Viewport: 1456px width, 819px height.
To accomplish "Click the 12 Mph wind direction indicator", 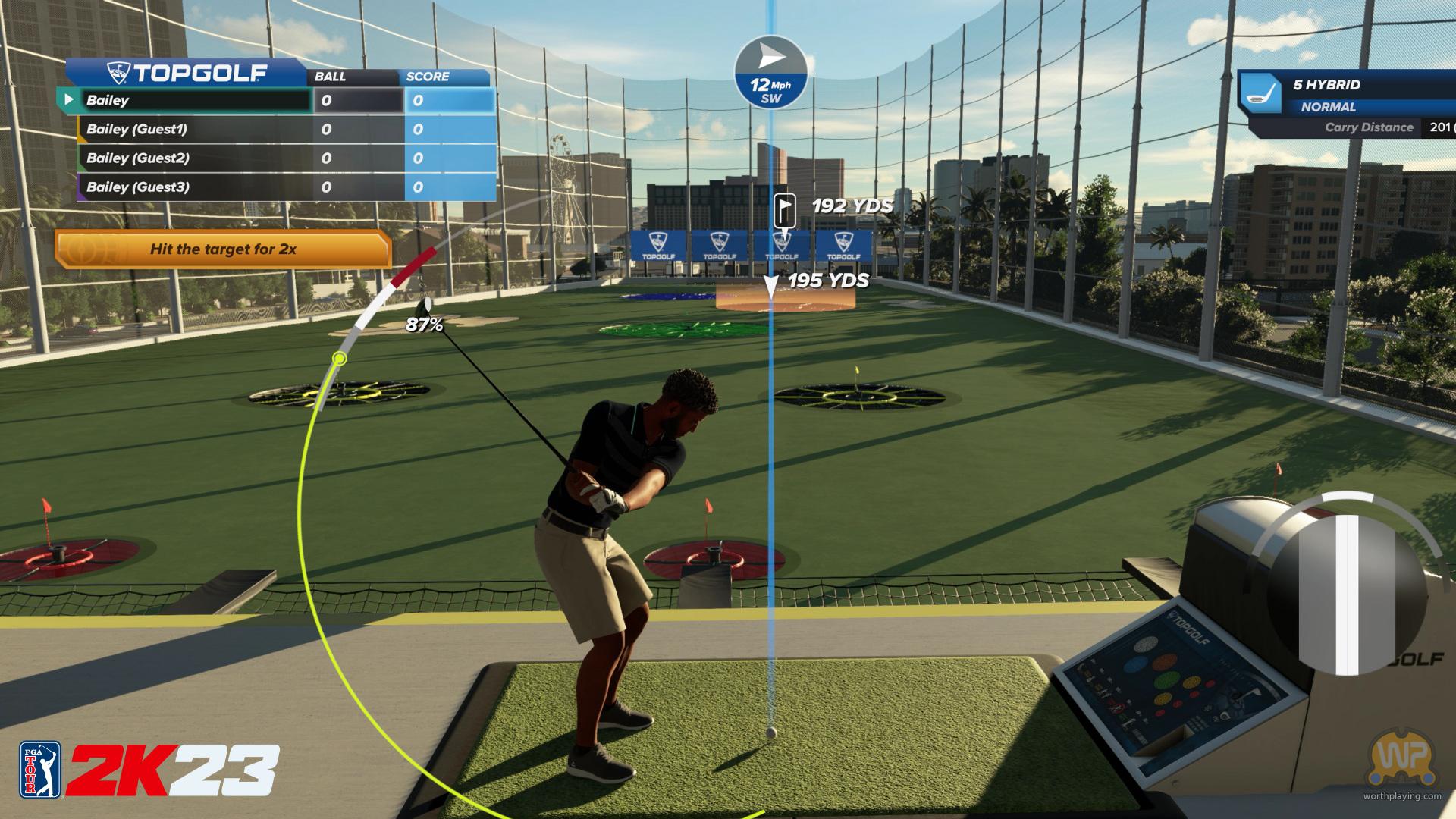I will [770, 73].
